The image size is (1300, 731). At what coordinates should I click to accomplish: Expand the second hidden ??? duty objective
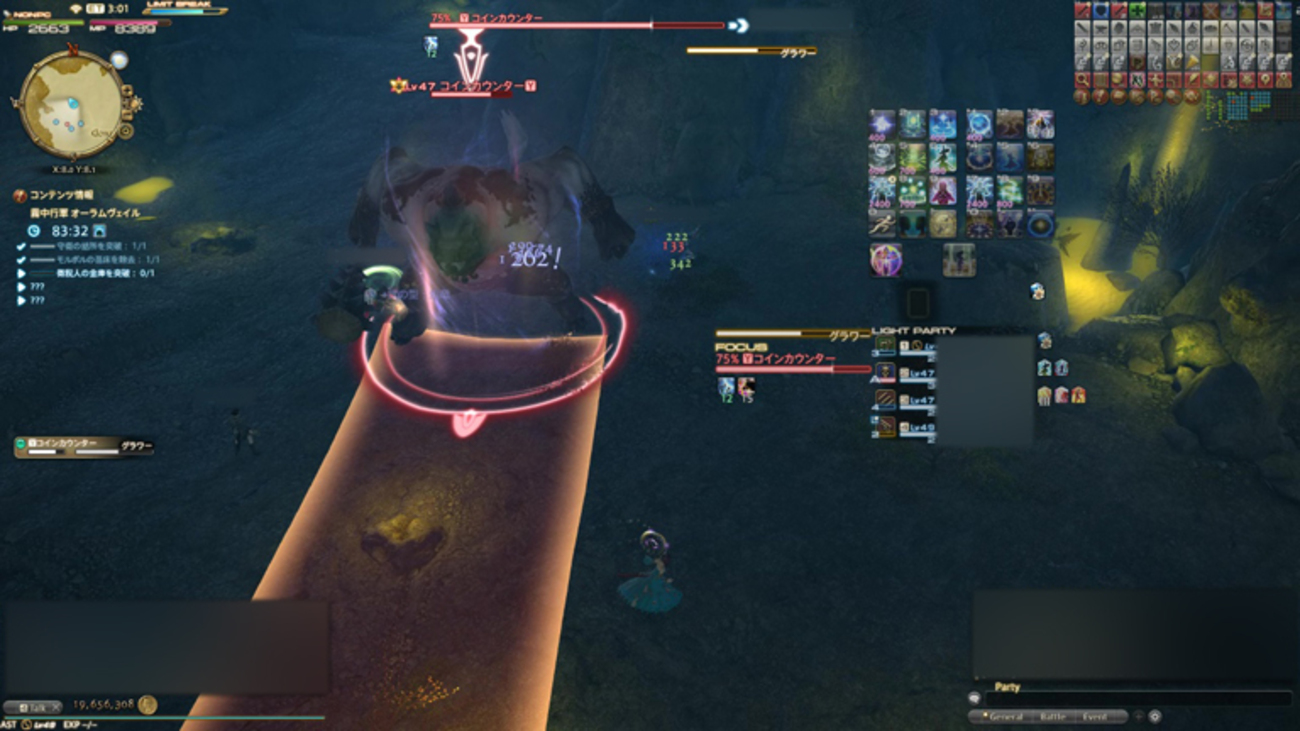(x=20, y=299)
